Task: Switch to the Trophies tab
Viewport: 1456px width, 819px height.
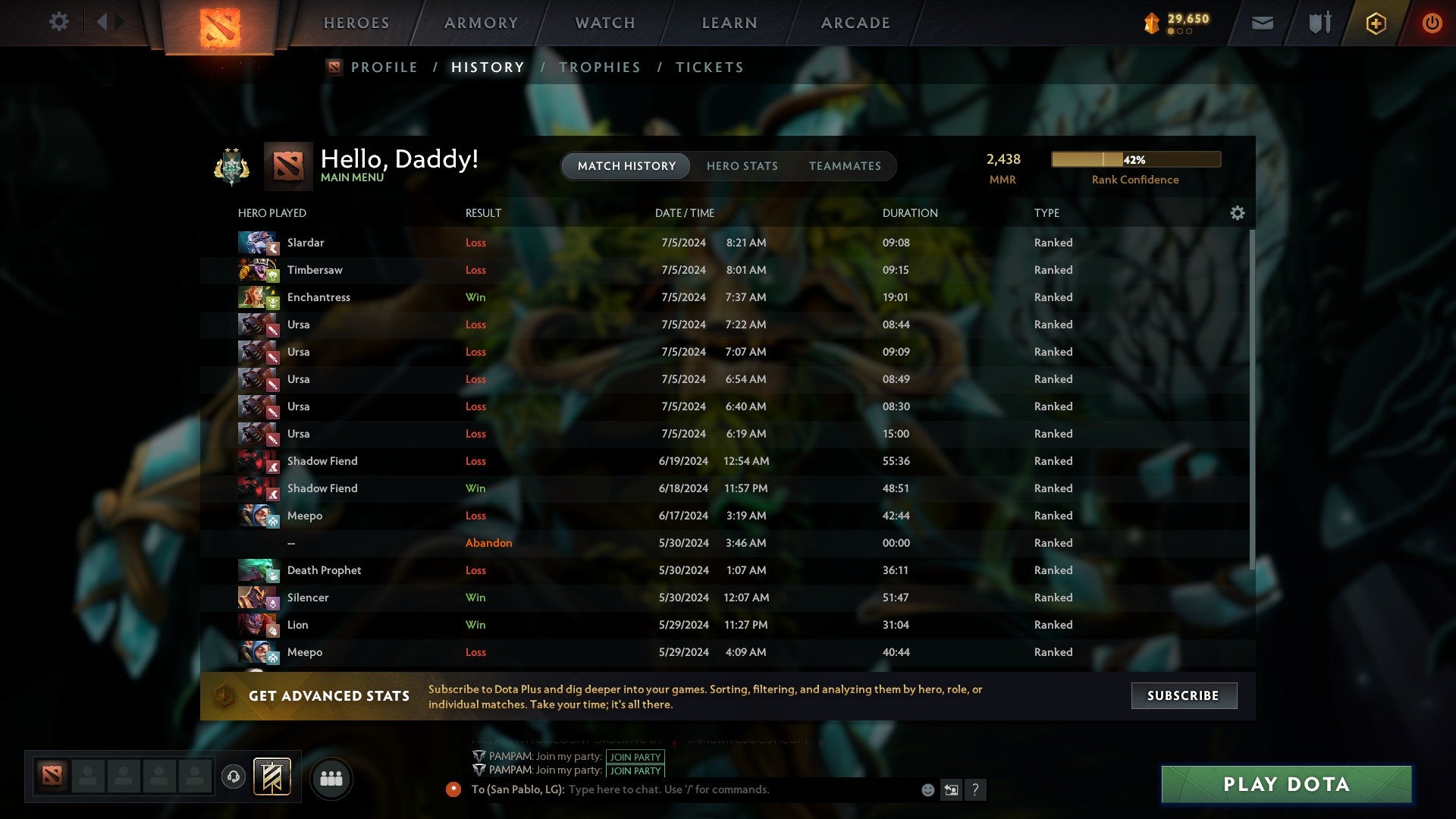Action: click(599, 67)
